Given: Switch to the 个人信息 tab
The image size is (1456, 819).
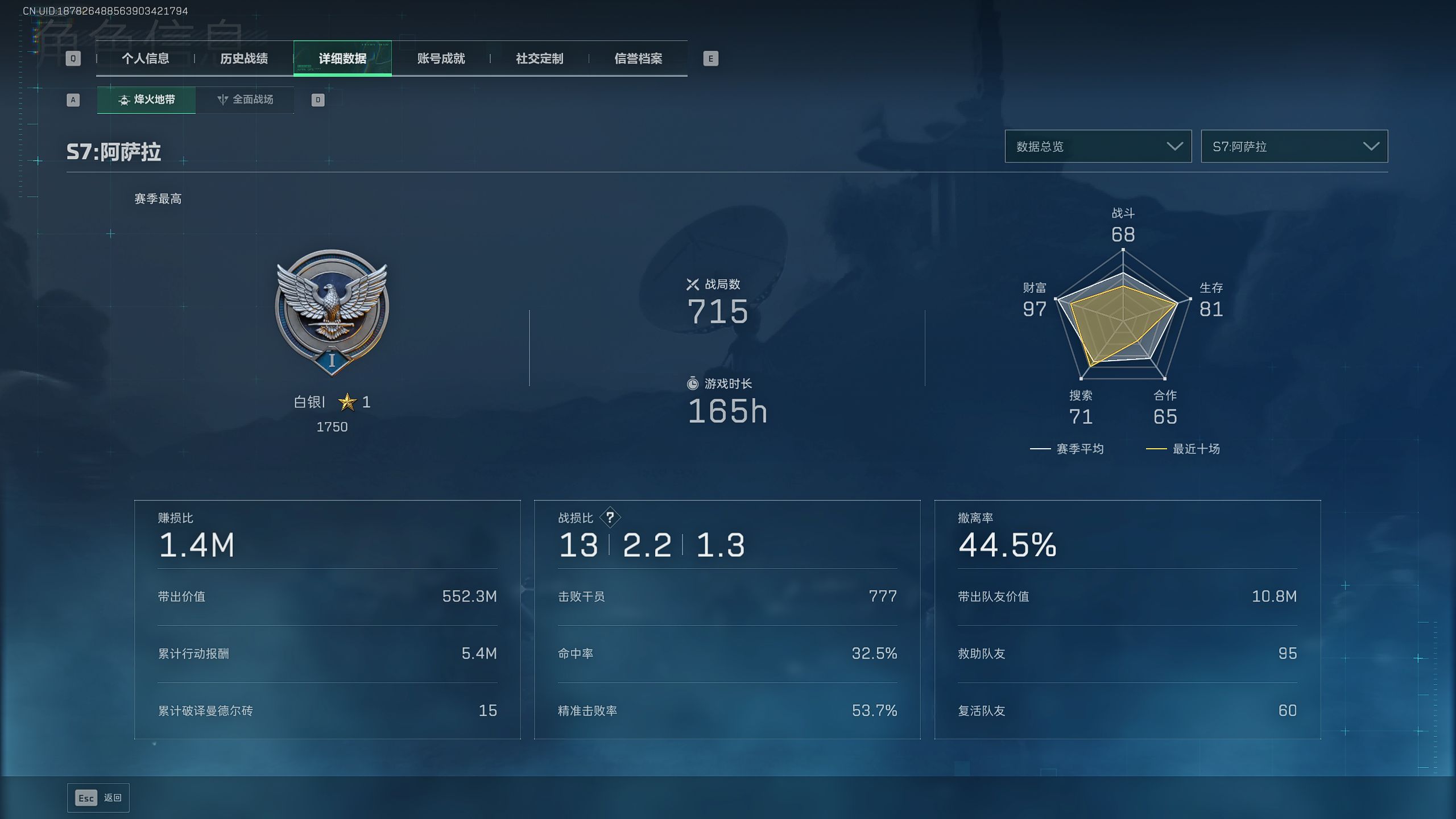Looking at the screenshot, I should tap(145, 59).
